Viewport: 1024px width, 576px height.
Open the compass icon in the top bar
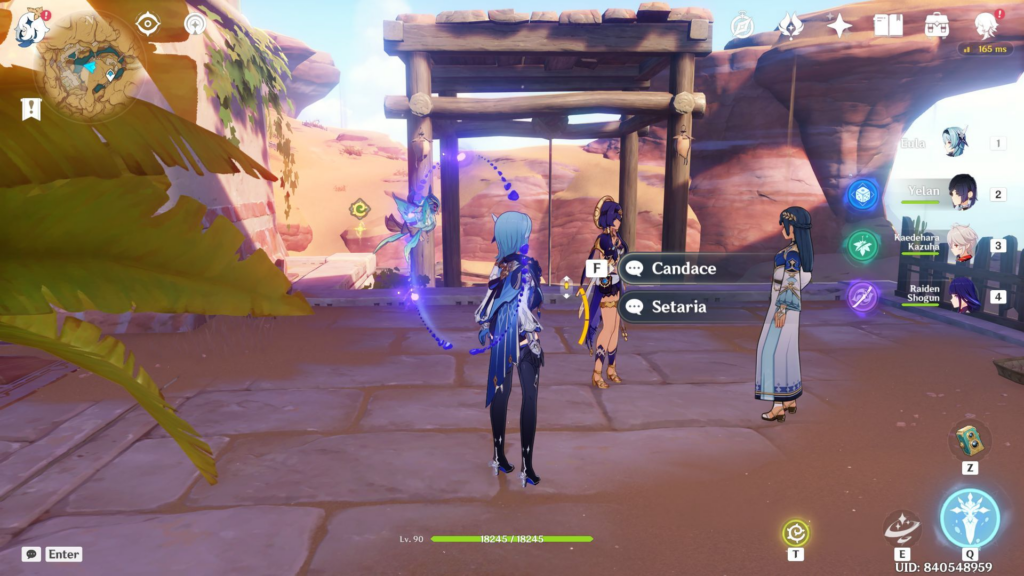coord(742,26)
